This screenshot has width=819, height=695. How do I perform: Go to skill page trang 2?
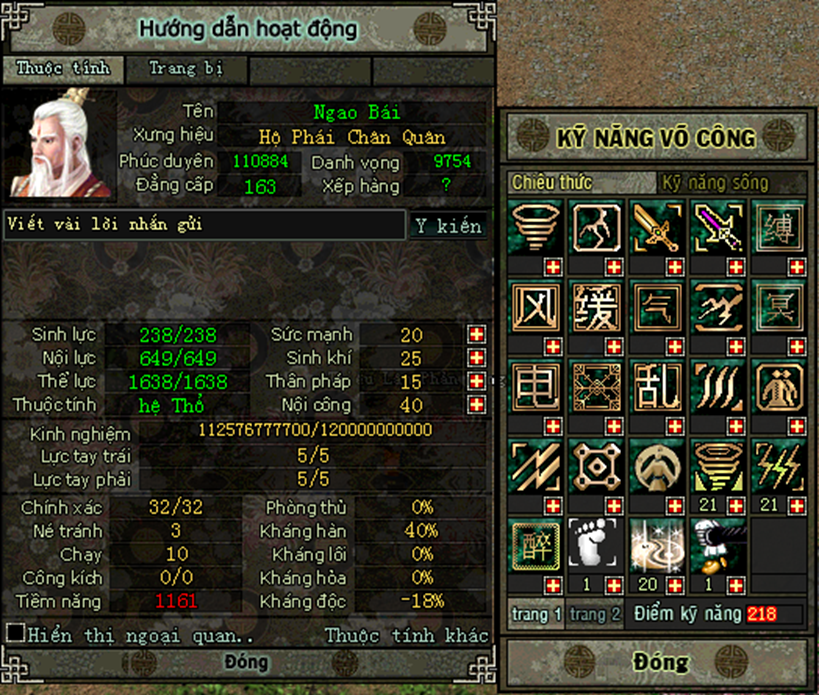[596, 614]
